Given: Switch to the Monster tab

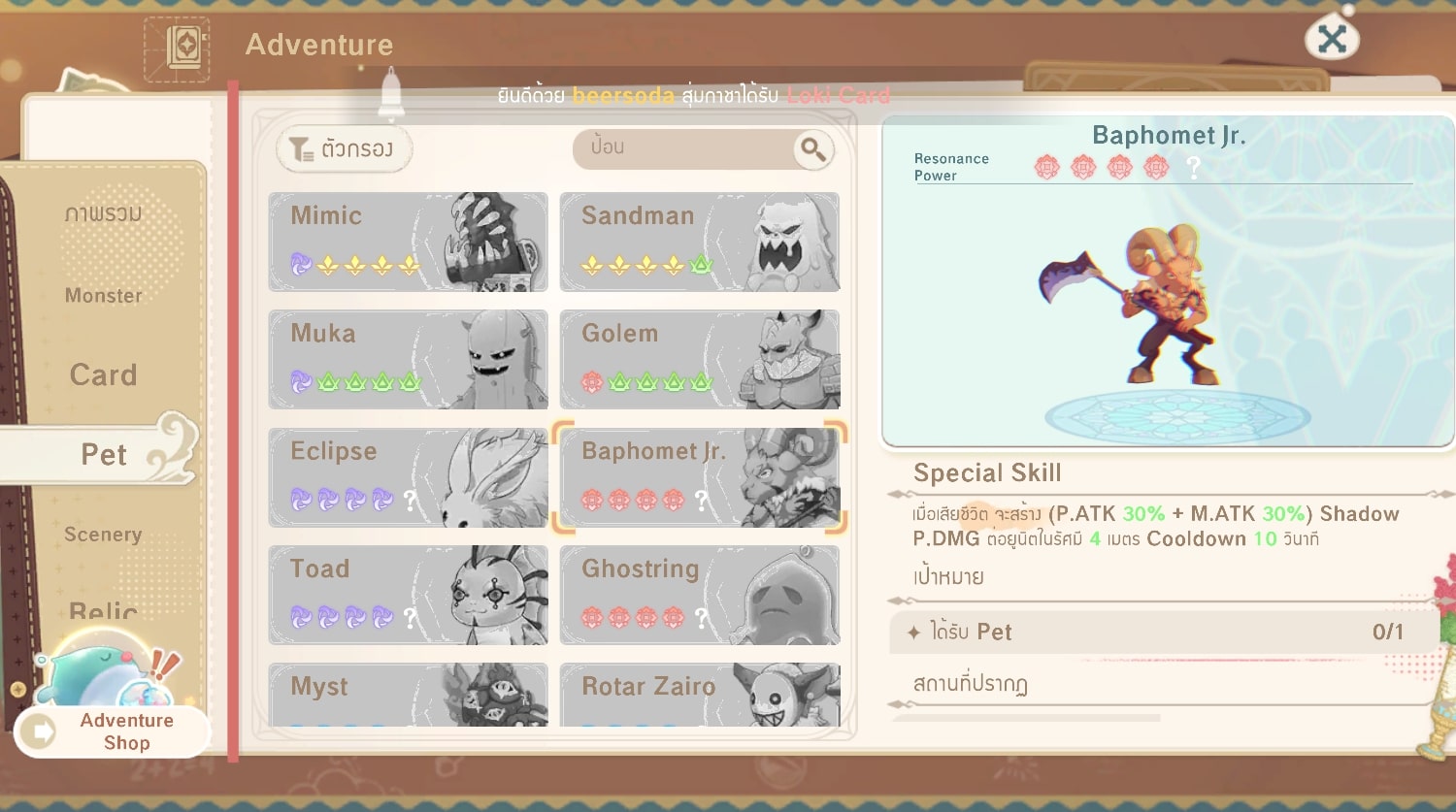Looking at the screenshot, I should [103, 296].
